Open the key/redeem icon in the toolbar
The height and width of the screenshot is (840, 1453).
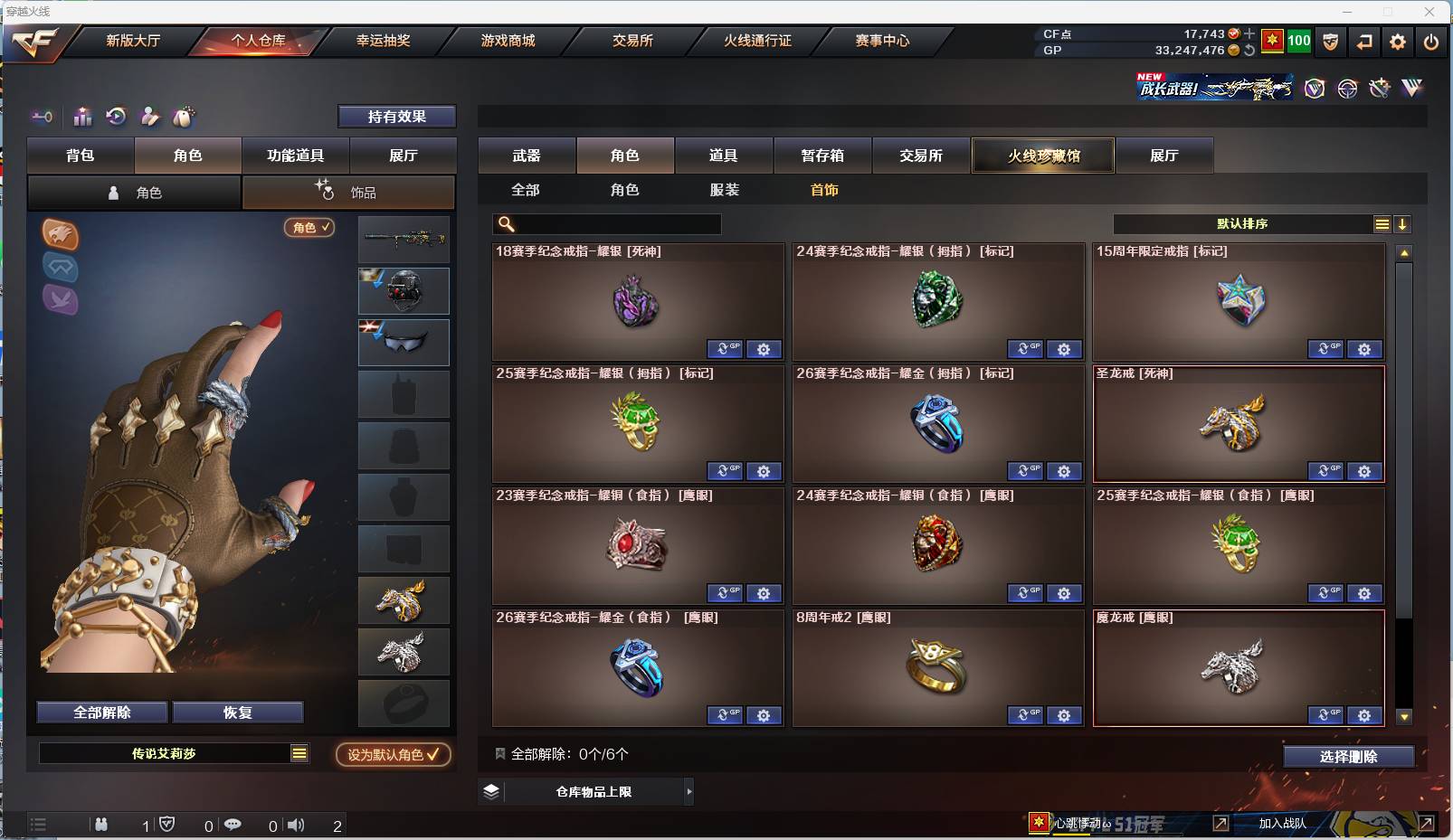pyautogui.click(x=43, y=117)
